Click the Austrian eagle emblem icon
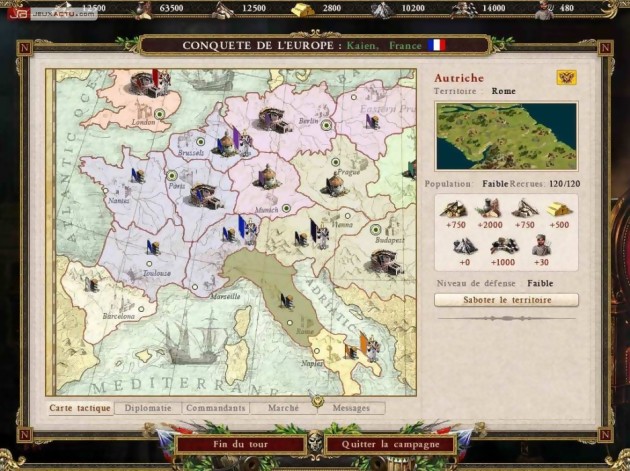The width and height of the screenshot is (630, 471). coord(567,78)
